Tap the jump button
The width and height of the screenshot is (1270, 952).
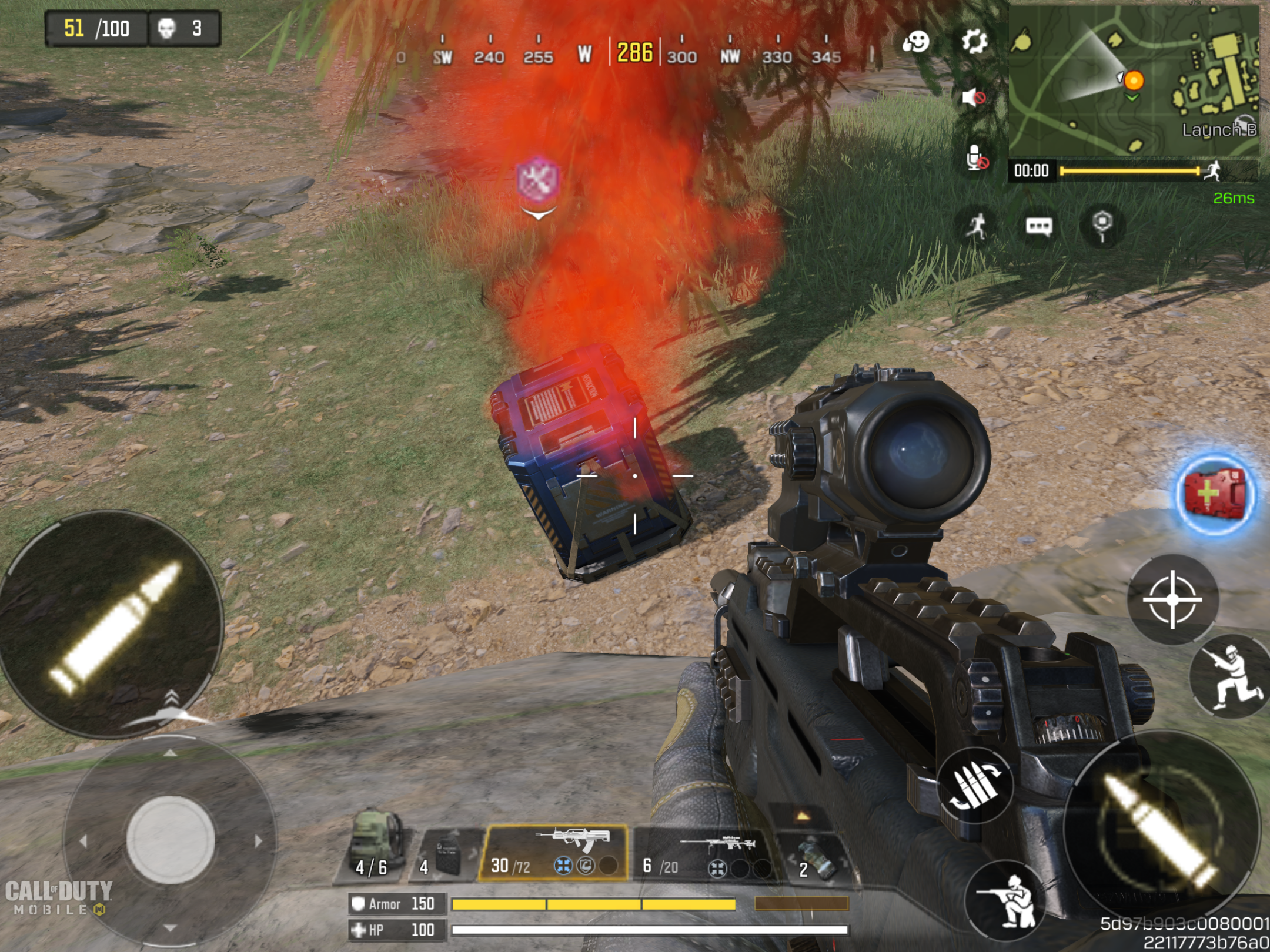1230,676
